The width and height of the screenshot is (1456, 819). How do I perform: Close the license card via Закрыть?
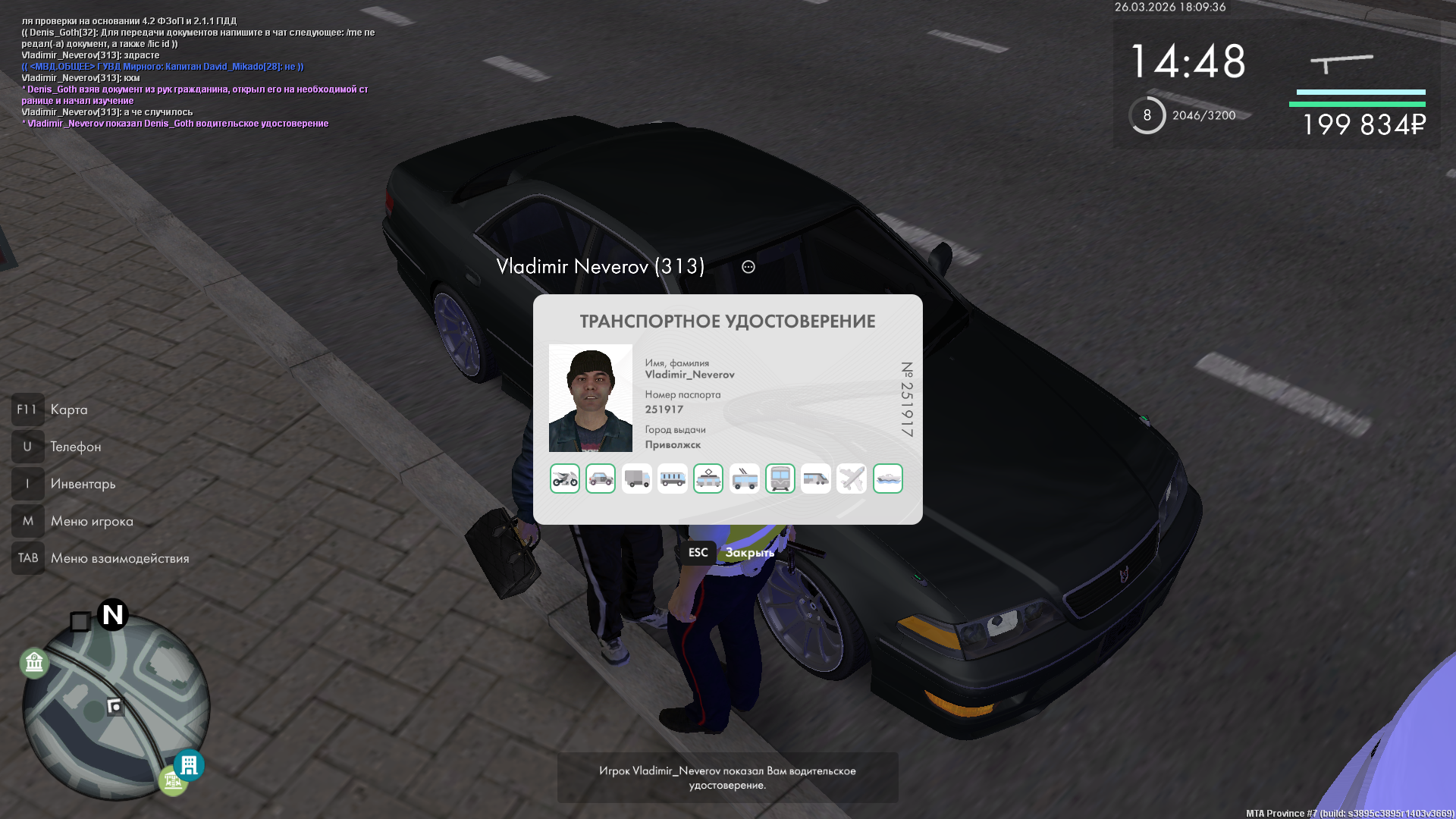tap(748, 553)
